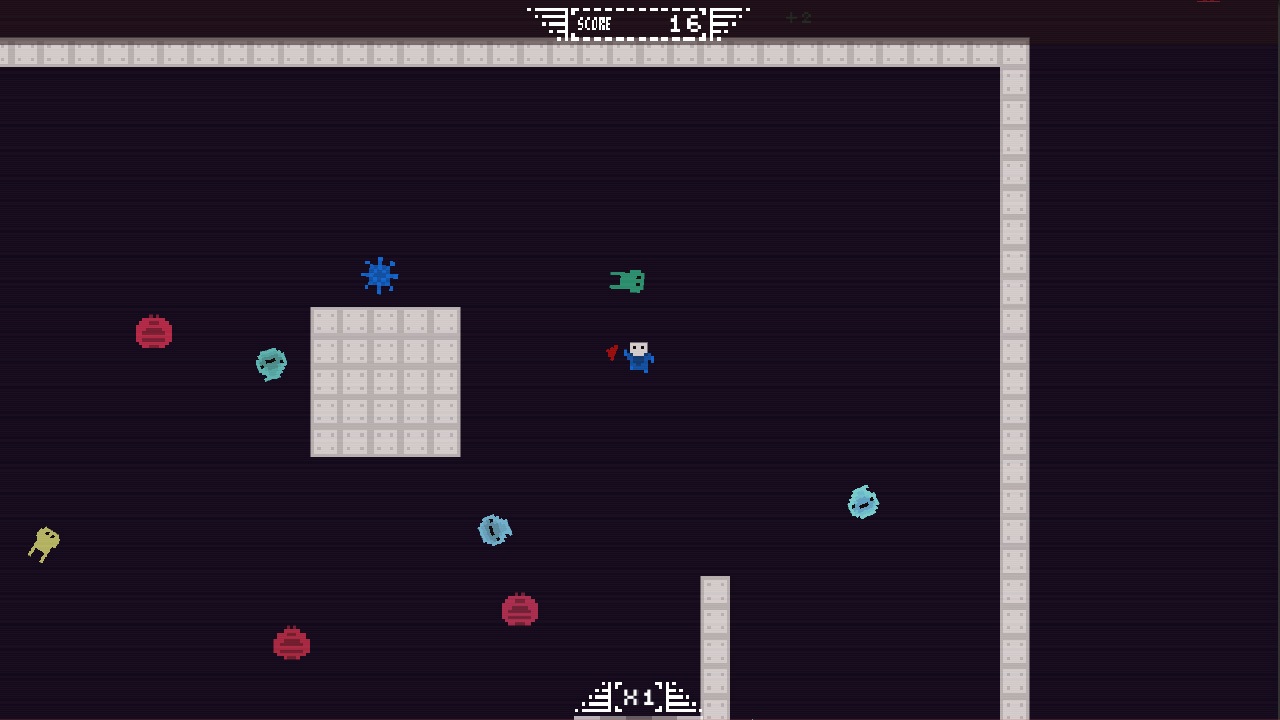Click the faded +2 score popup
Viewport: 1280px width, 720px height.
795,17
